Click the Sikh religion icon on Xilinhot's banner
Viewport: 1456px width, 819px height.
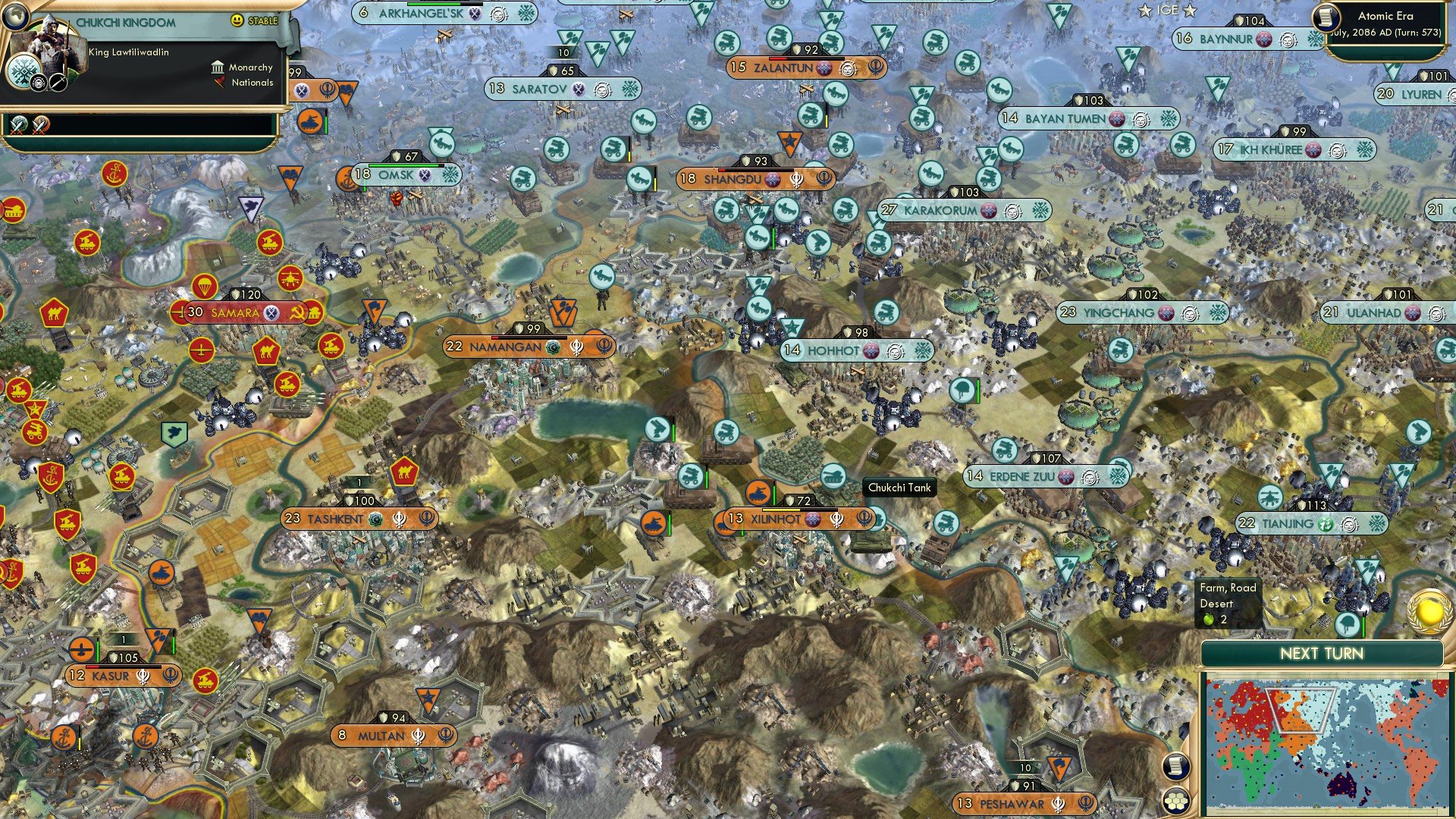(836, 520)
